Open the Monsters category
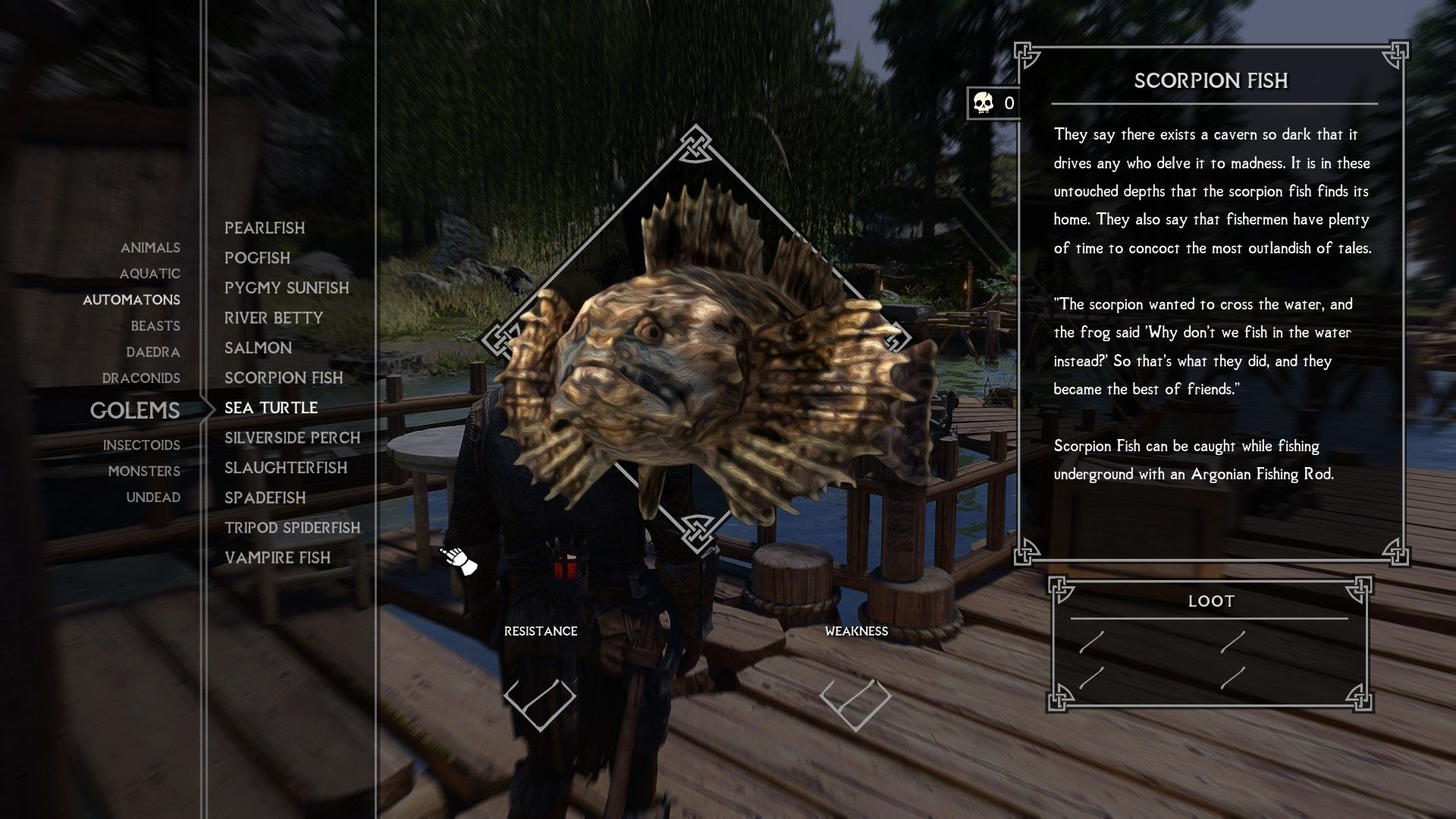The width and height of the screenshot is (1456, 819). 144,471
